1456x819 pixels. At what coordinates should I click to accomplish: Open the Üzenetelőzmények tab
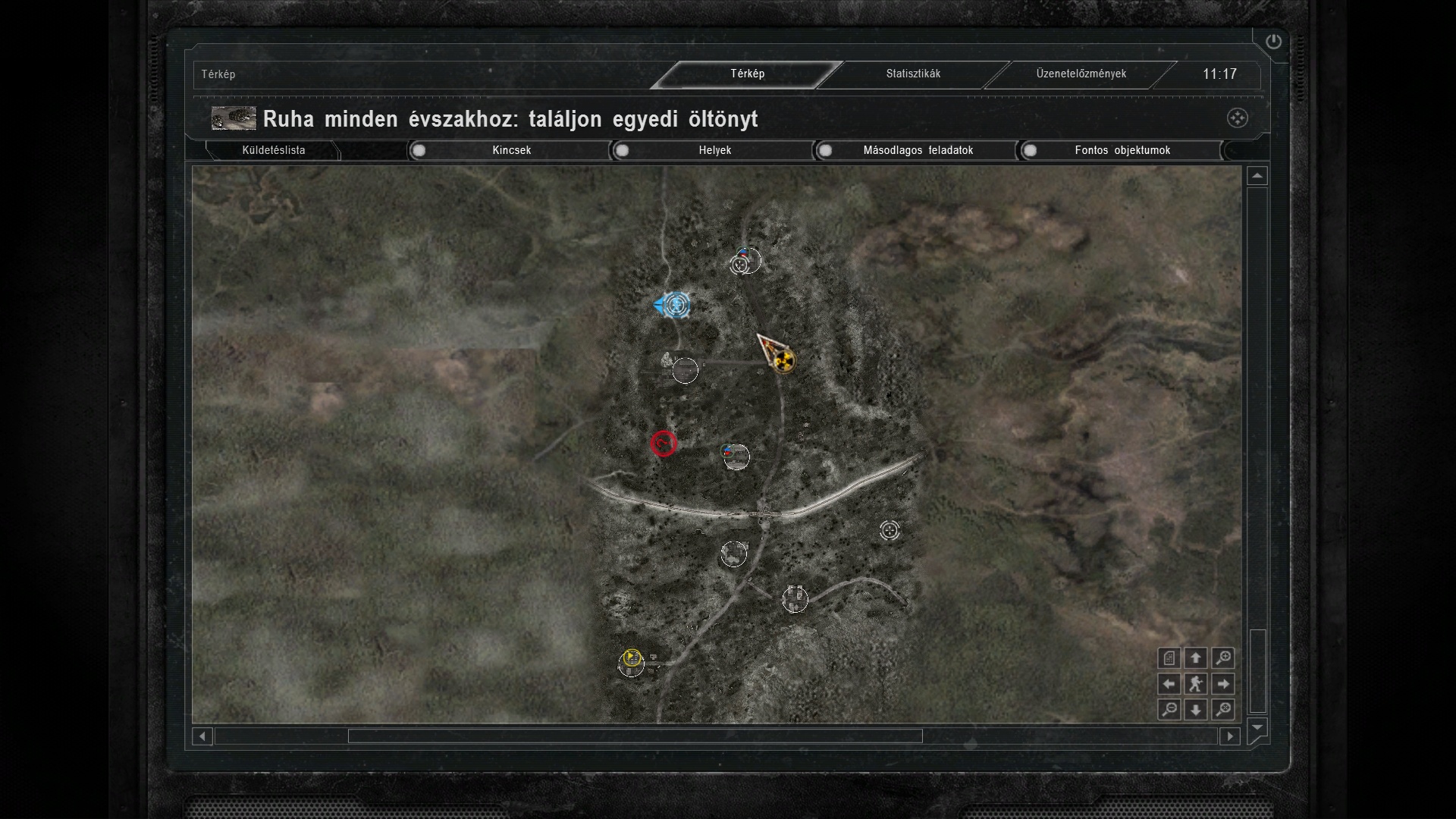tap(1081, 74)
